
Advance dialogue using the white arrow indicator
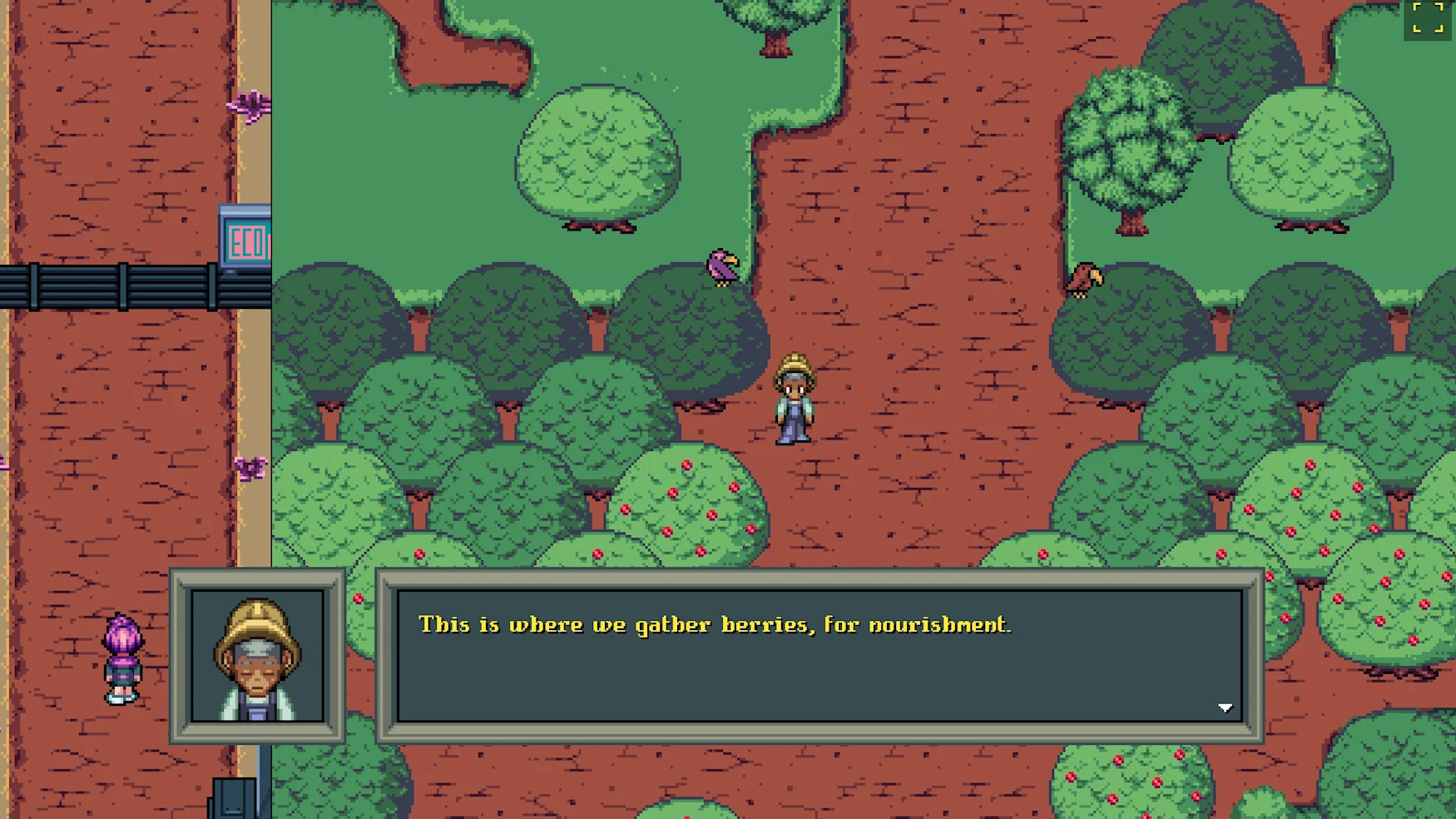tap(1225, 707)
